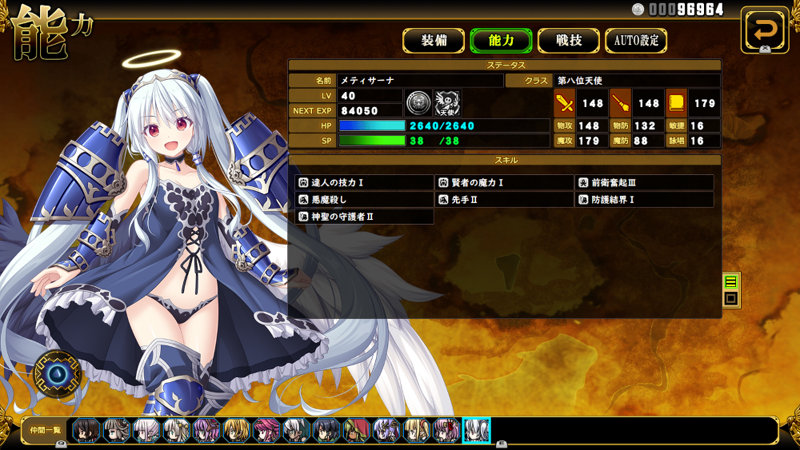Click the round silver emblem icon
This screenshot has height=450, width=800.
(418, 103)
